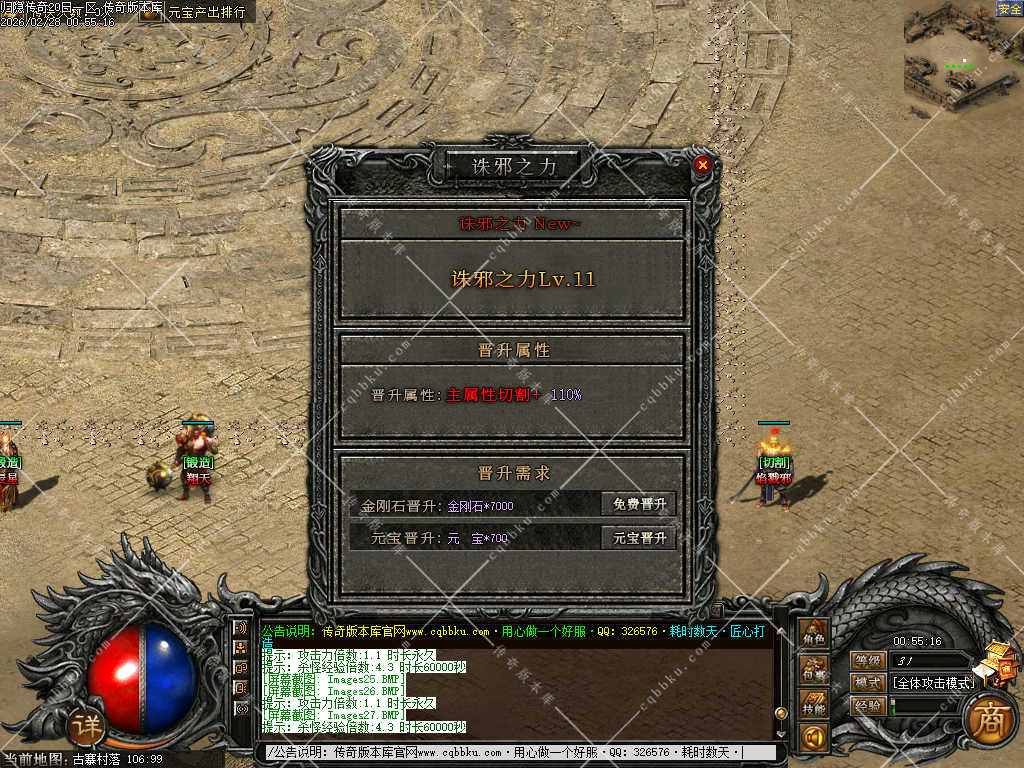This screenshot has height=768, width=1024.
Task: Click the 经验 experience button
Action: [x=868, y=705]
